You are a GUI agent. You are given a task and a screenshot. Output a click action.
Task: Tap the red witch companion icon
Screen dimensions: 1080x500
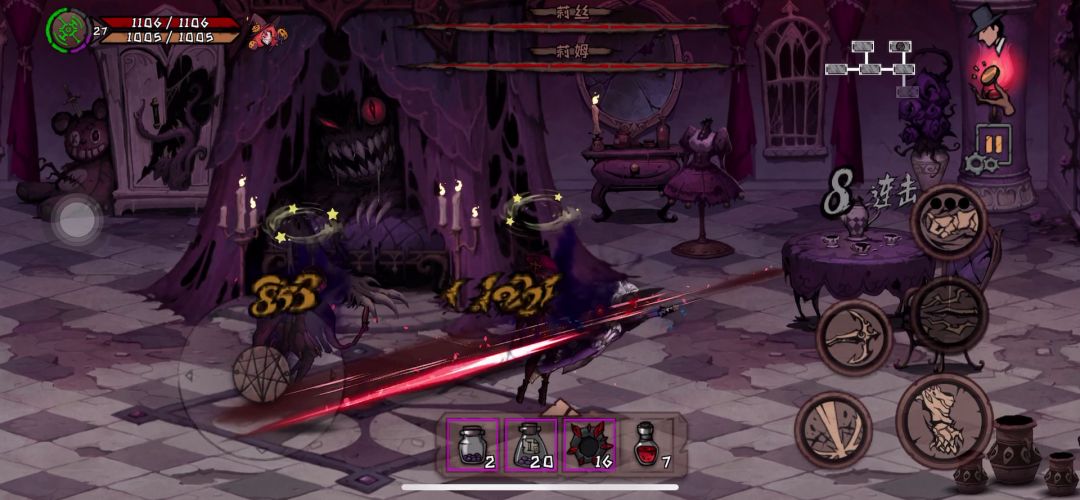coord(267,30)
